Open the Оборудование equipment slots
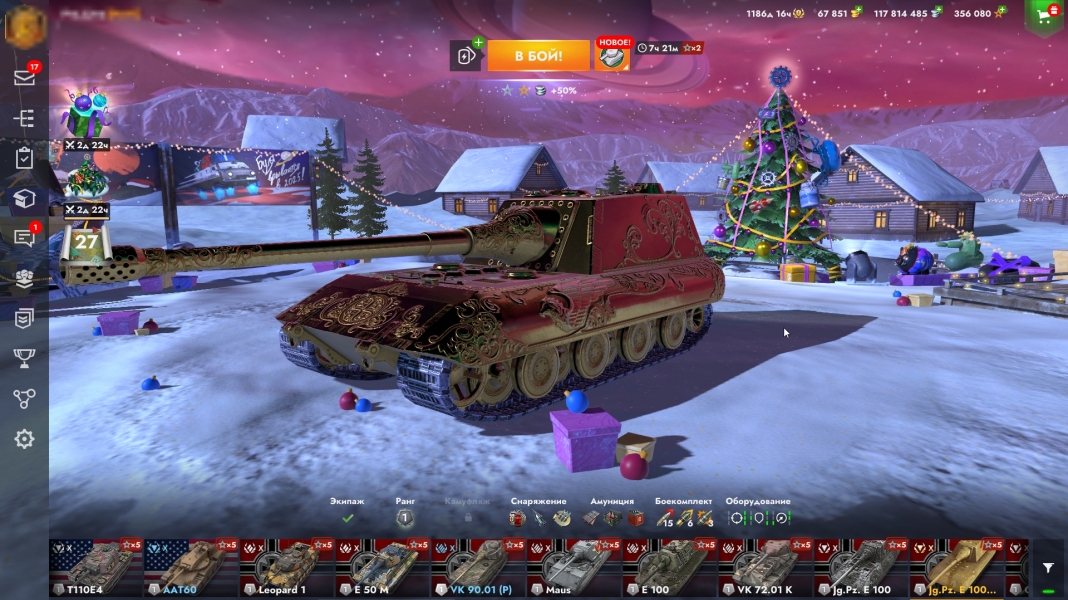1068x600 pixels. point(758,517)
